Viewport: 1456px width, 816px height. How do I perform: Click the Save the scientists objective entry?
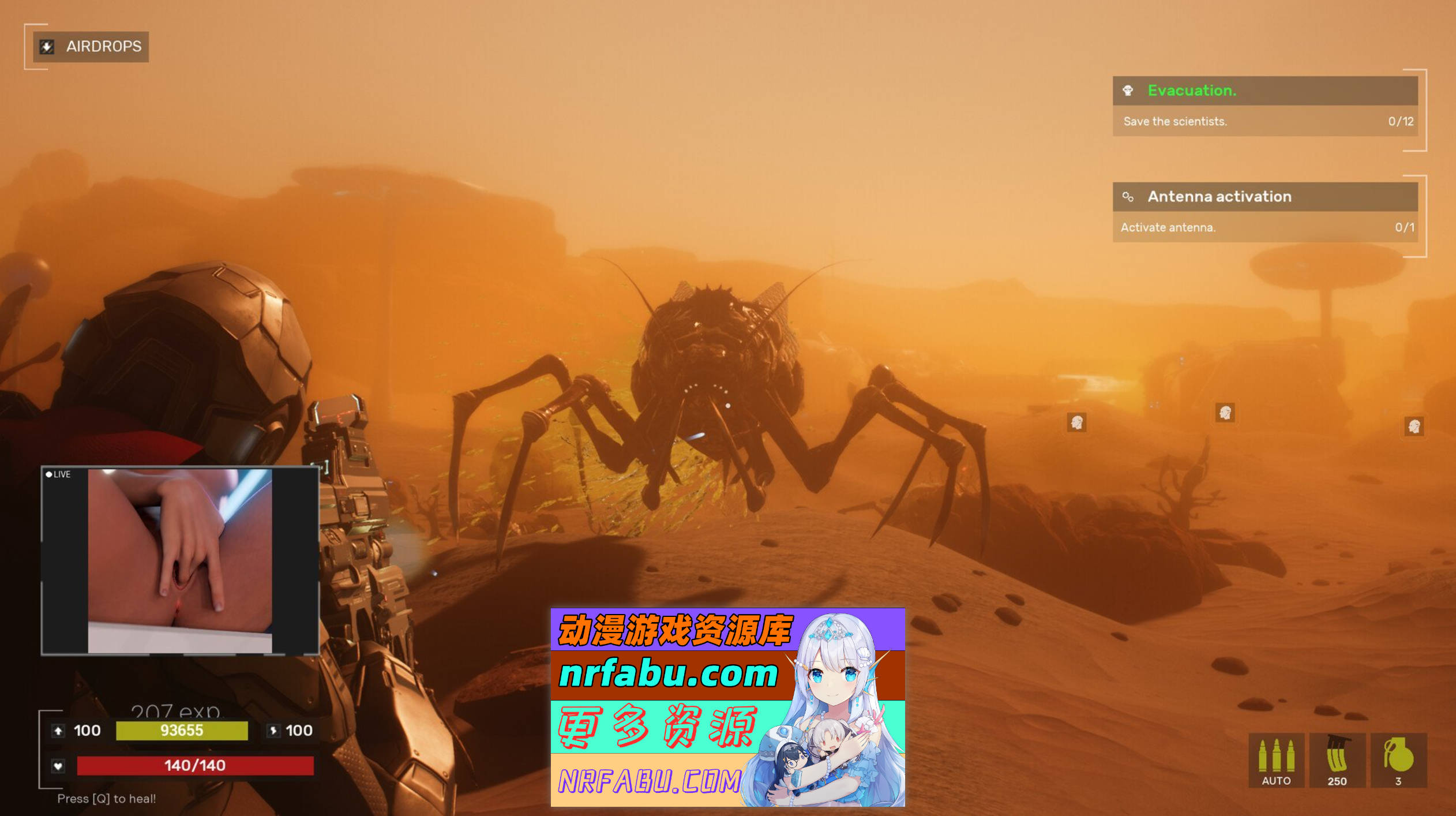[1175, 122]
